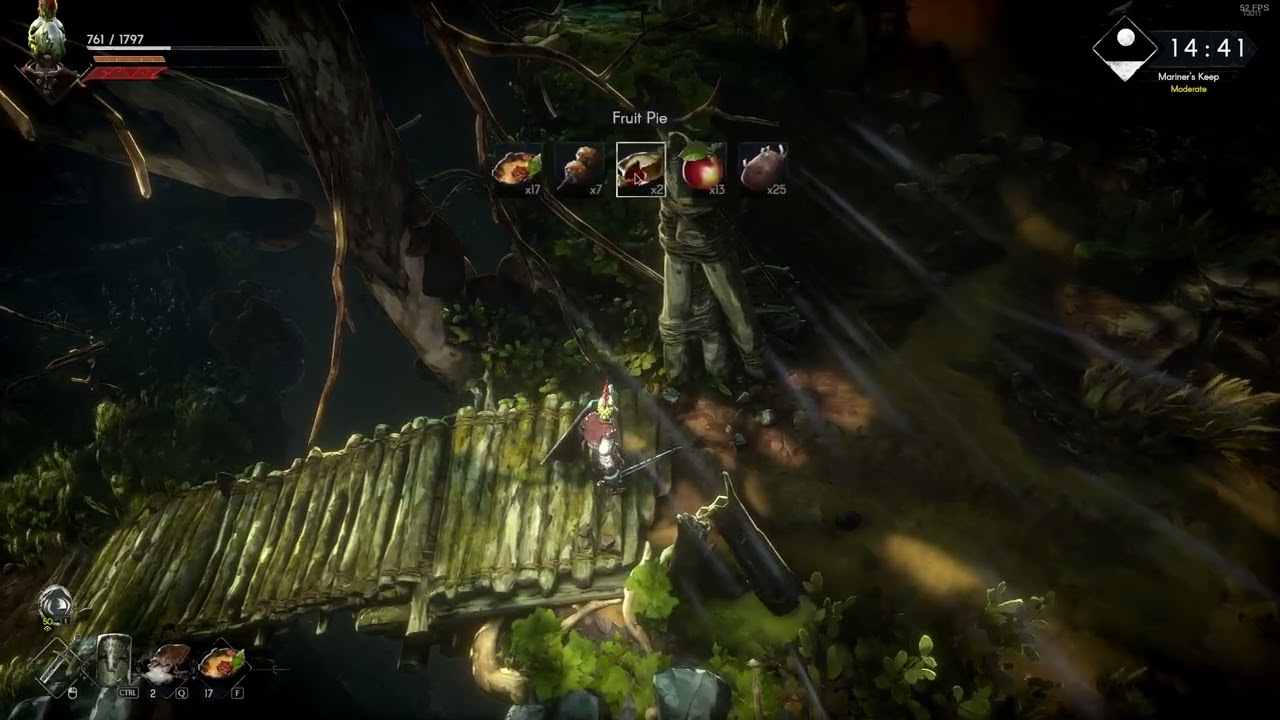This screenshot has height=720, width=1280.
Task: Pick the red apple food slot
Action: click(x=702, y=169)
